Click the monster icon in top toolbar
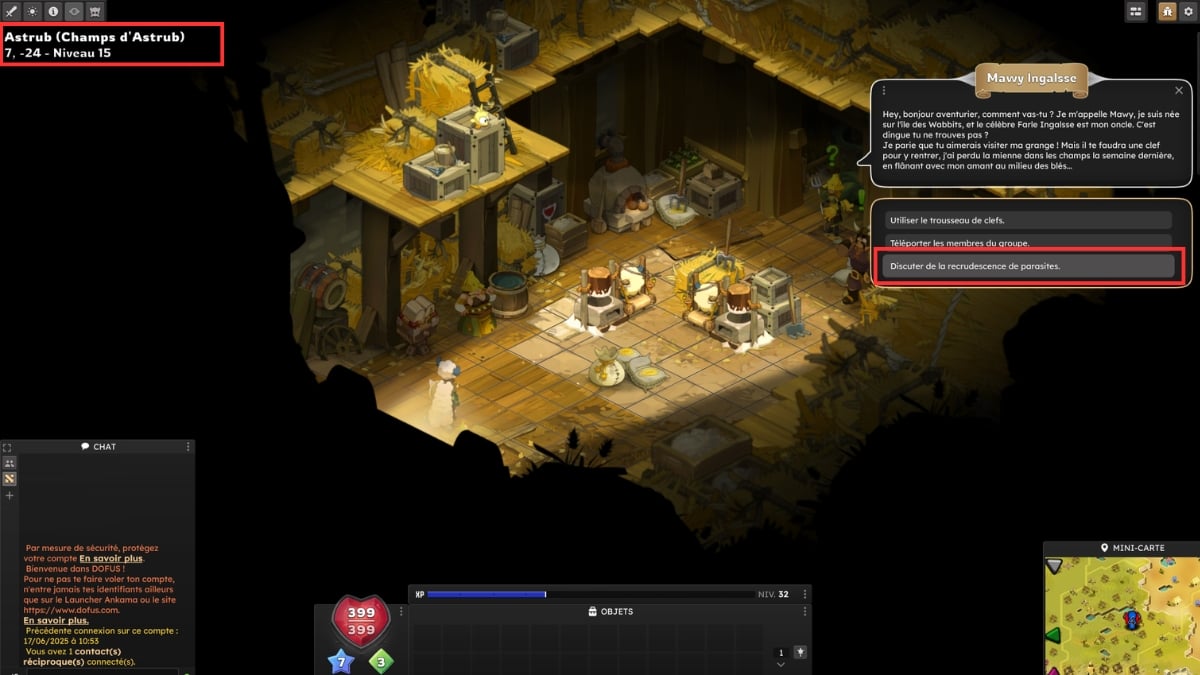Viewport: 1200px width, 675px height. click(96, 12)
